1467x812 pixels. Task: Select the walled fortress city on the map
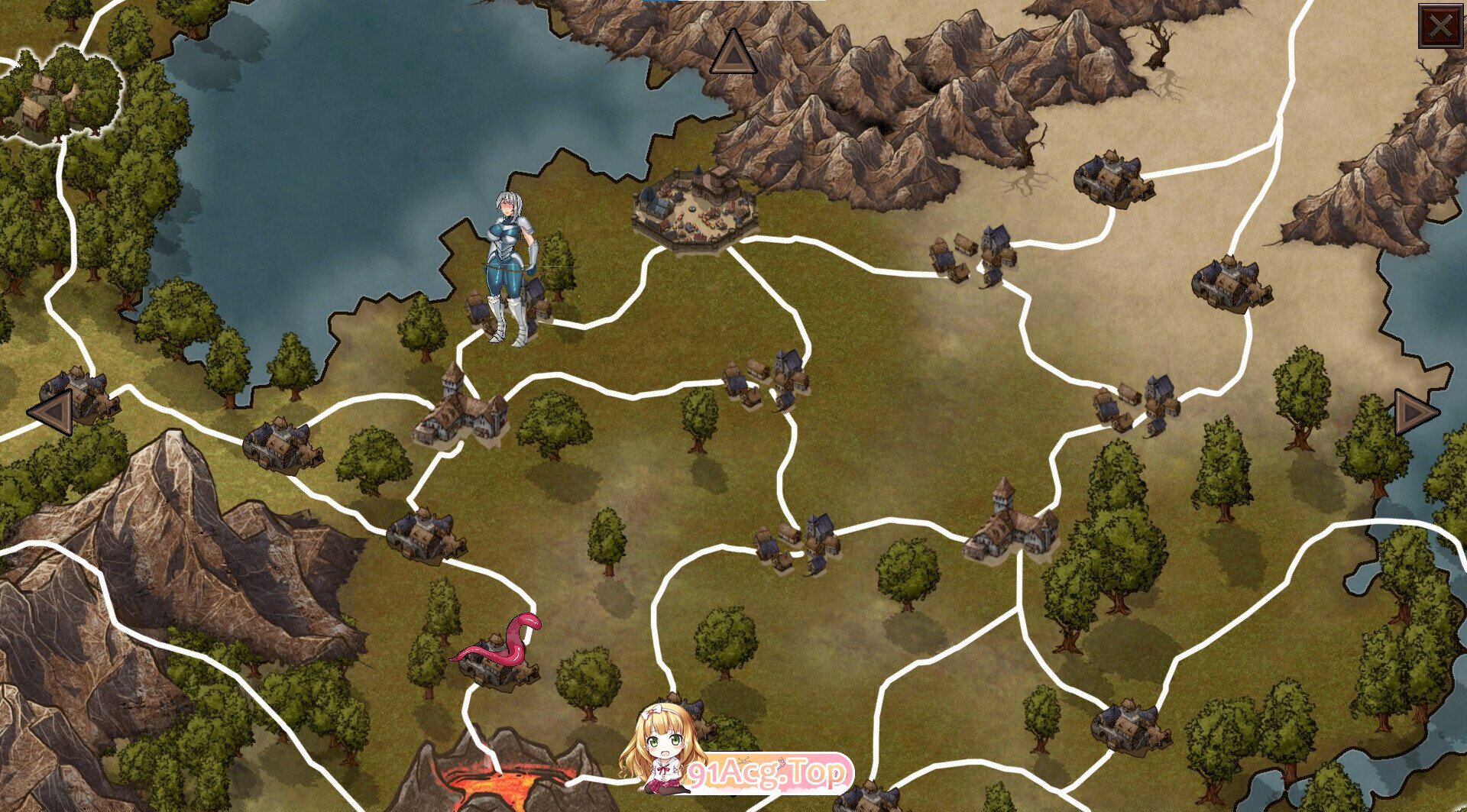click(695, 207)
